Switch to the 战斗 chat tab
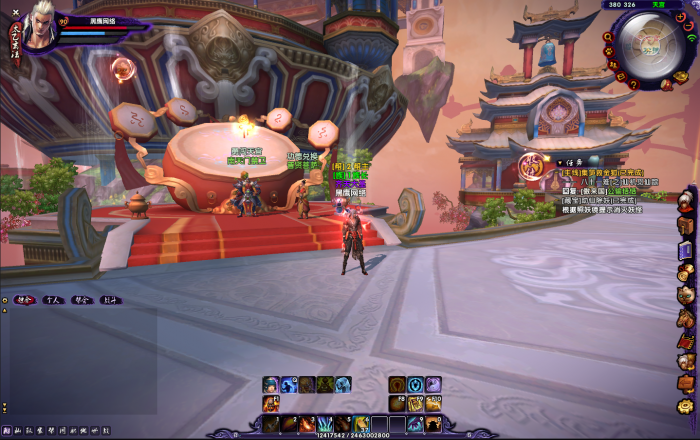 coord(111,299)
